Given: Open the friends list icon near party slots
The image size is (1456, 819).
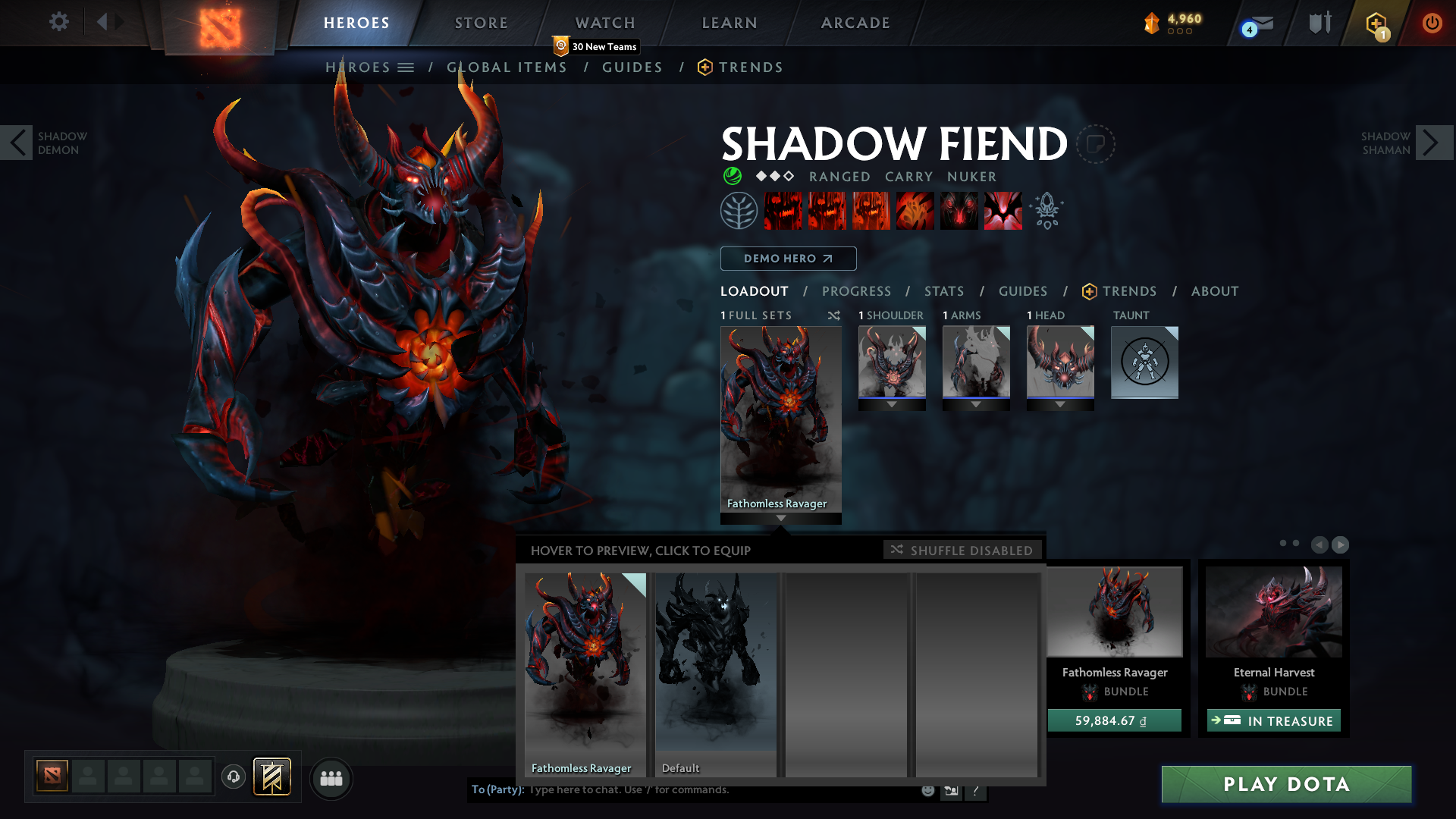Looking at the screenshot, I should pos(331,779).
